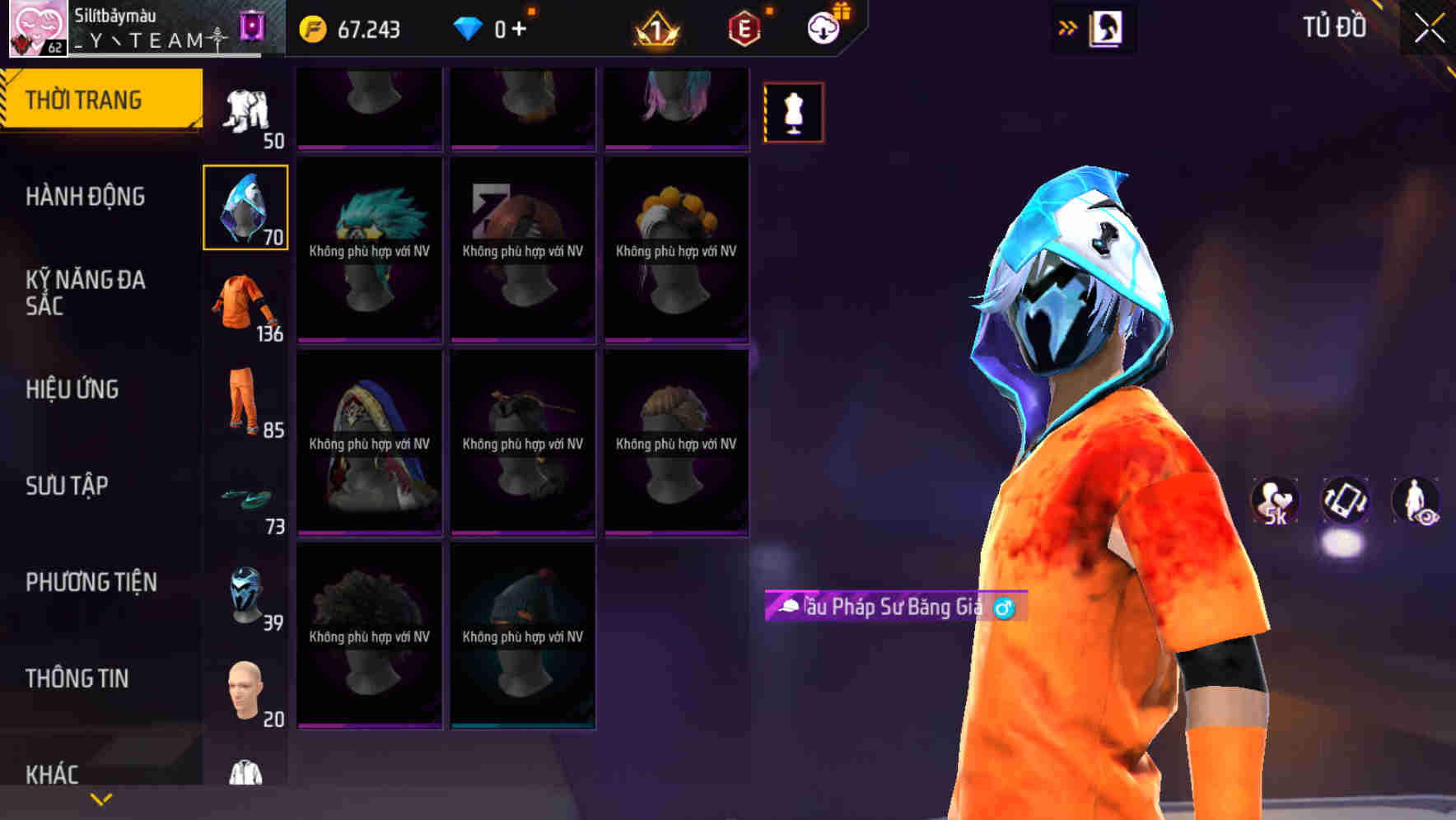Open the PHƯƠNG TIỆN category
Image resolution: width=1456 pixels, height=820 pixels.
click(91, 582)
